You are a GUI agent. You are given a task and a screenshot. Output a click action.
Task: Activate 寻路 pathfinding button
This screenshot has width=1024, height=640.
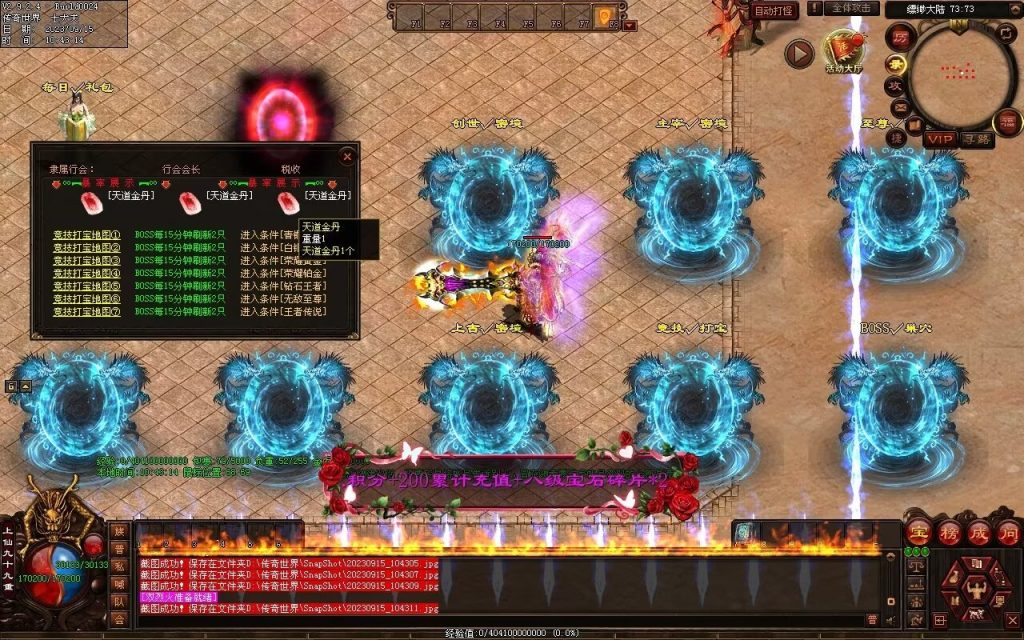[977, 139]
